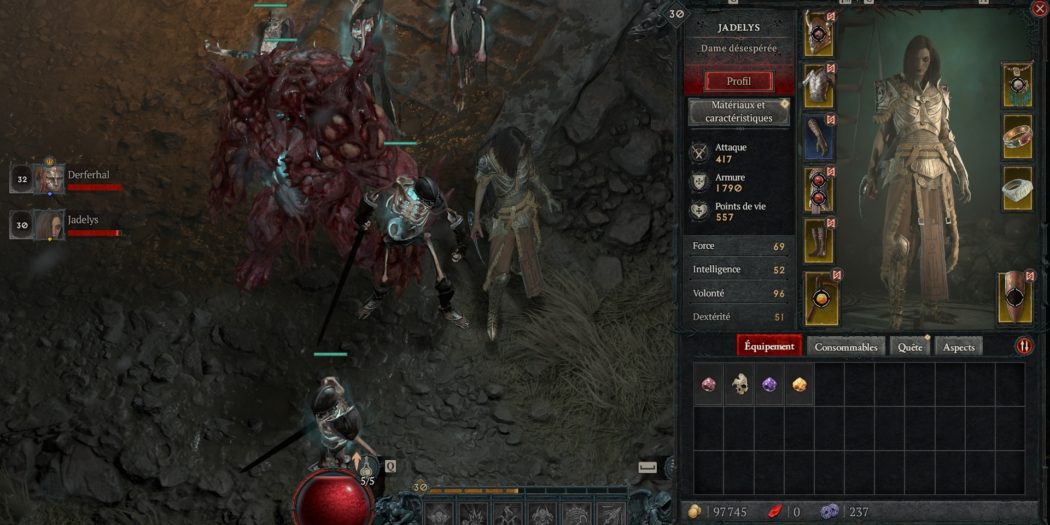Sort inventory with the red arrows button
The height and width of the screenshot is (525, 1050).
pyautogui.click(x=1024, y=346)
